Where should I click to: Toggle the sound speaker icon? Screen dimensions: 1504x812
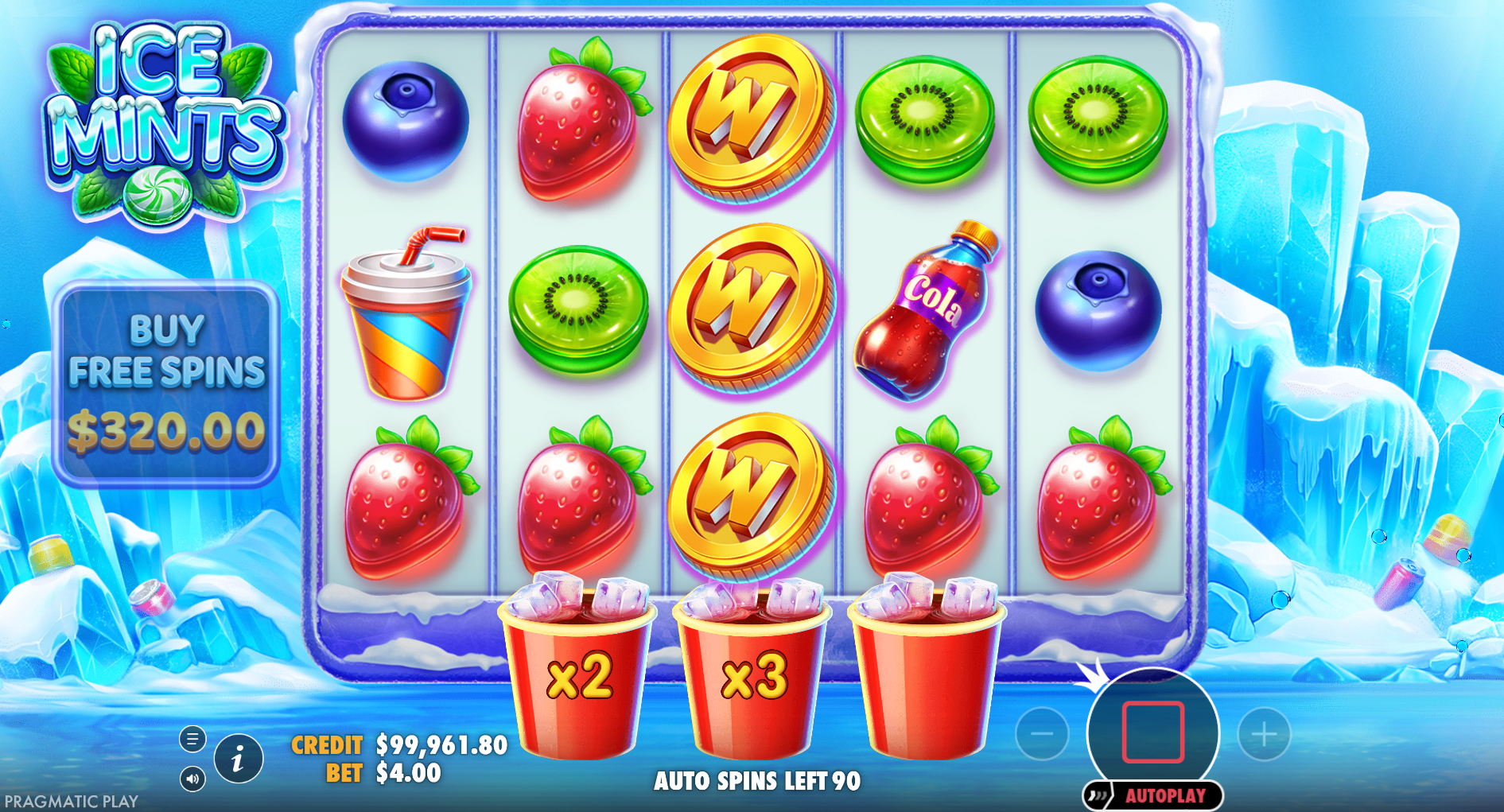[192, 779]
